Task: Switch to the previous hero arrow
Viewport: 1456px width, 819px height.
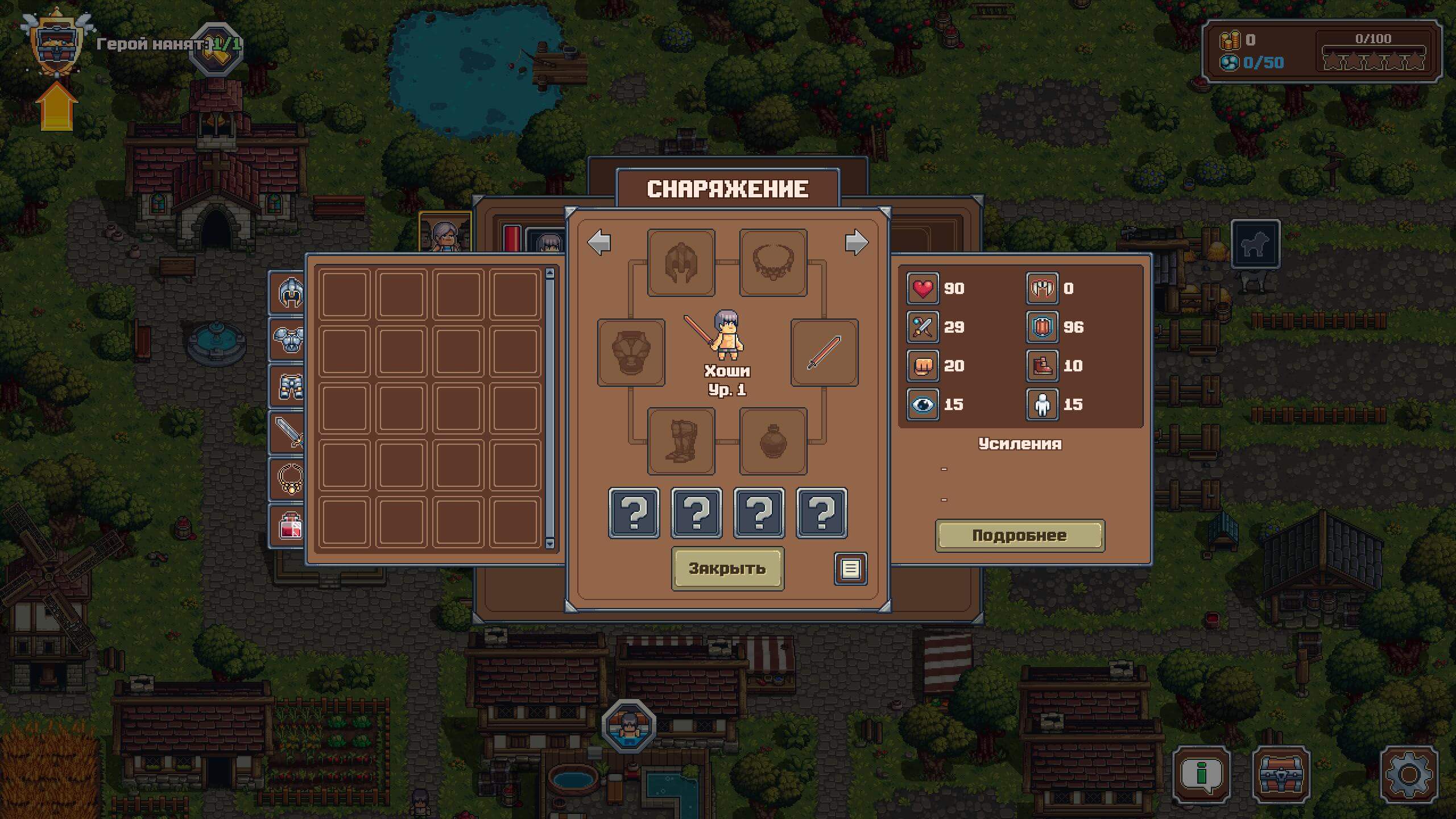Action: tap(599, 243)
